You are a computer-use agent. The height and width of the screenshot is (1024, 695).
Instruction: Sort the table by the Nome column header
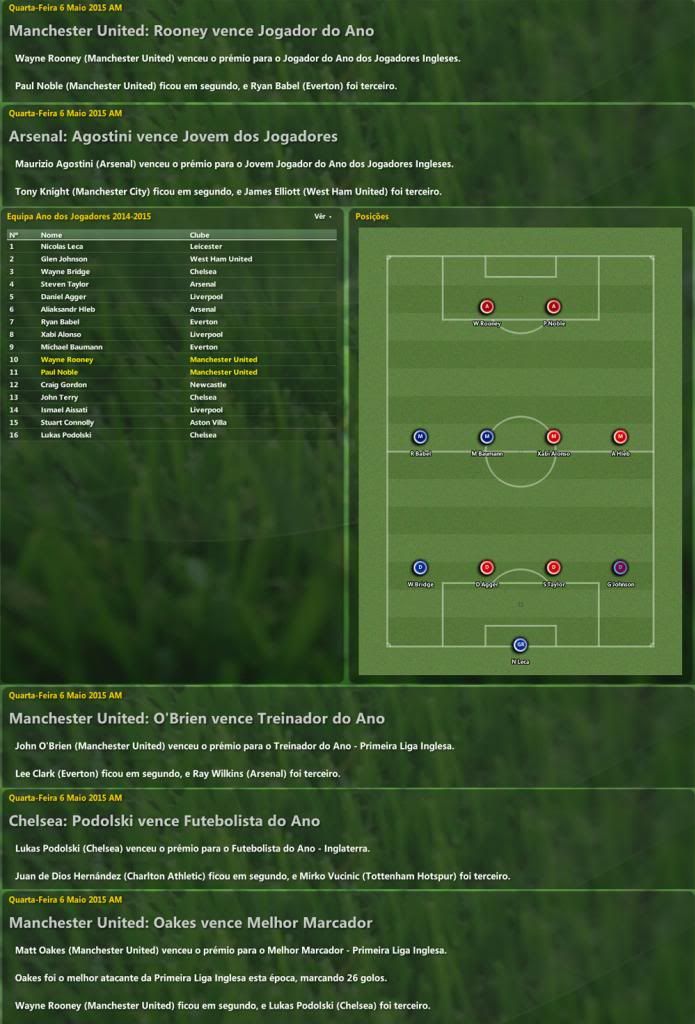tap(51, 235)
